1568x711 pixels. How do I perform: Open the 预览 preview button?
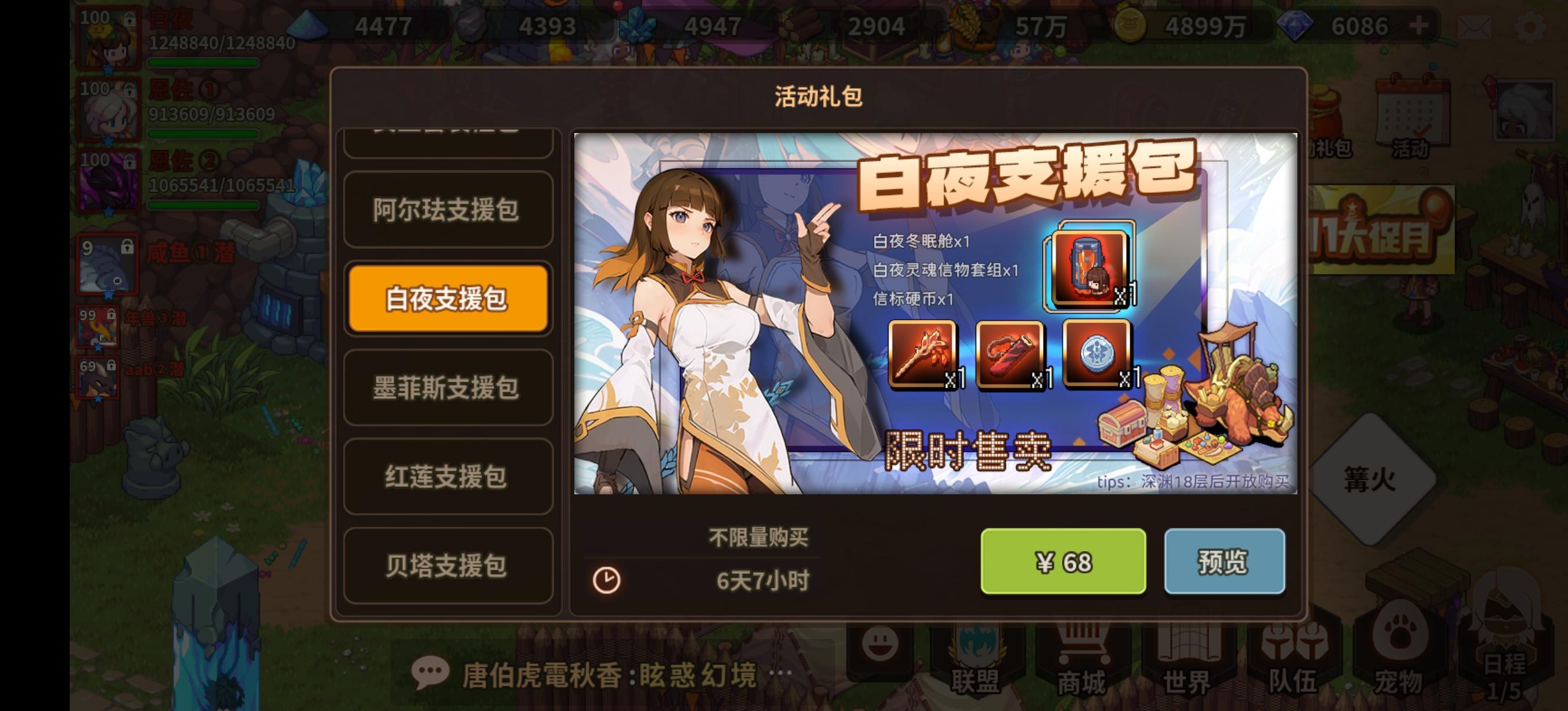click(1225, 561)
